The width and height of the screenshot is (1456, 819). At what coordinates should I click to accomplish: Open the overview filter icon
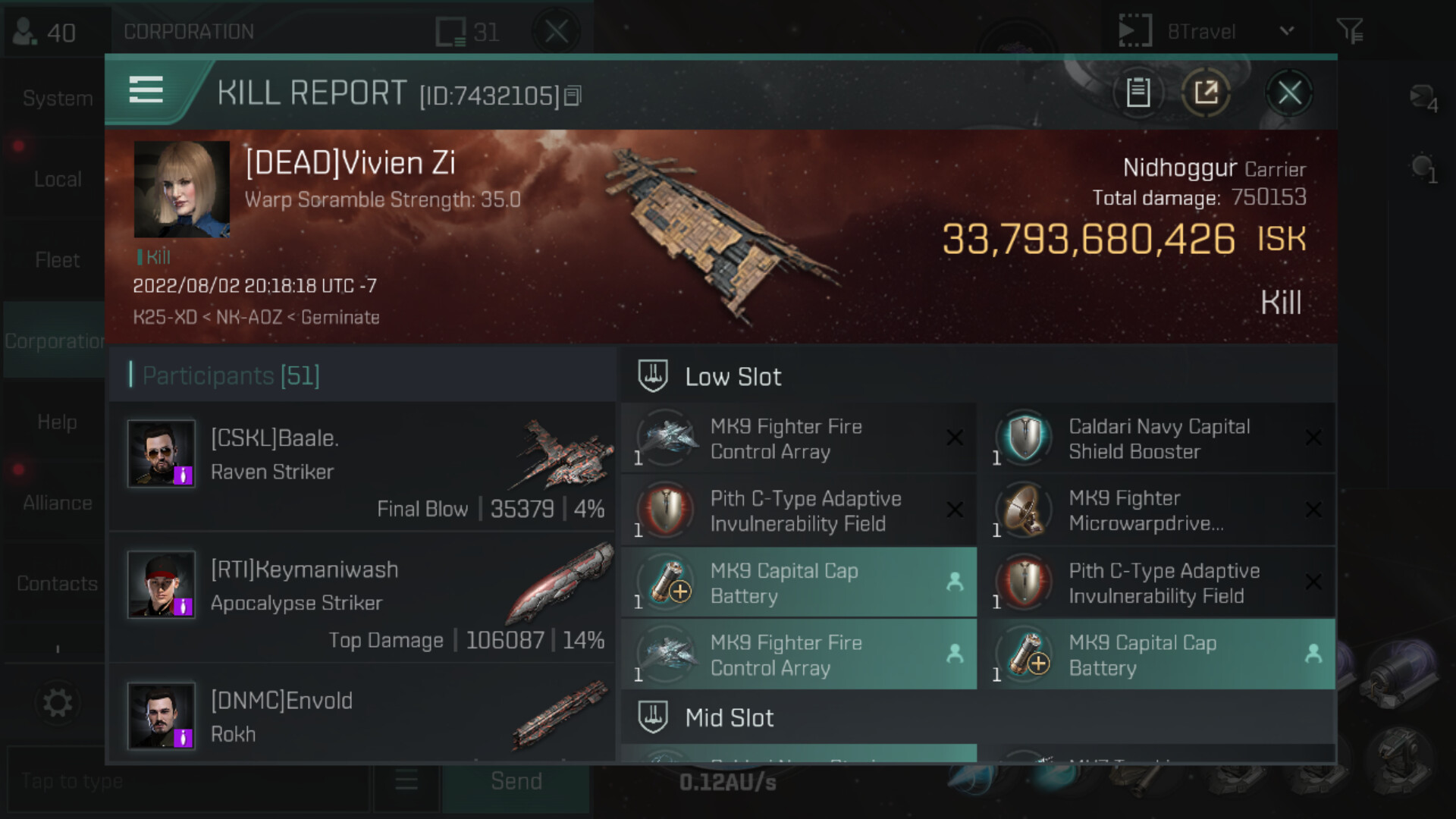1350,31
